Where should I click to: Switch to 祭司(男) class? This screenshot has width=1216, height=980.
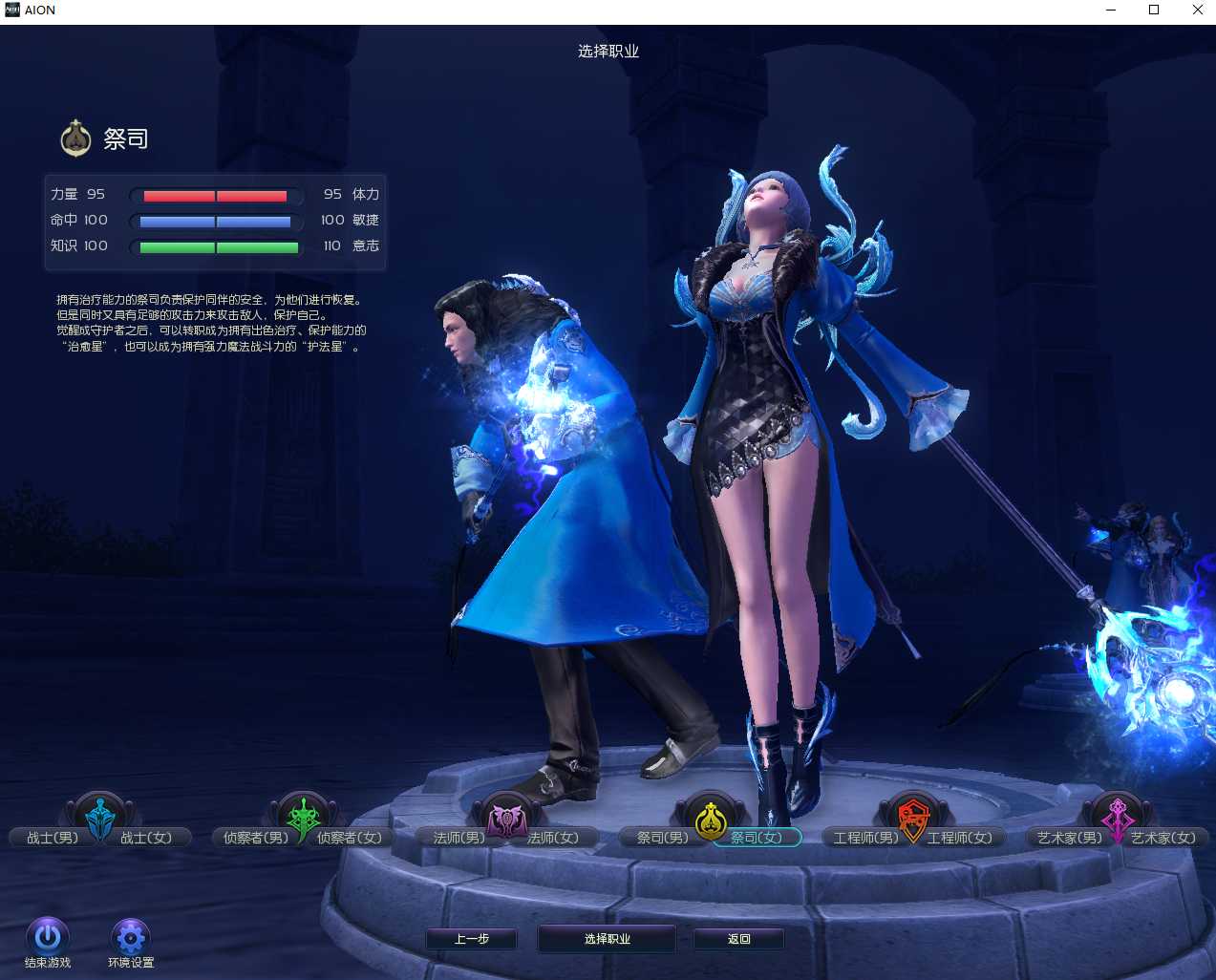(x=662, y=838)
